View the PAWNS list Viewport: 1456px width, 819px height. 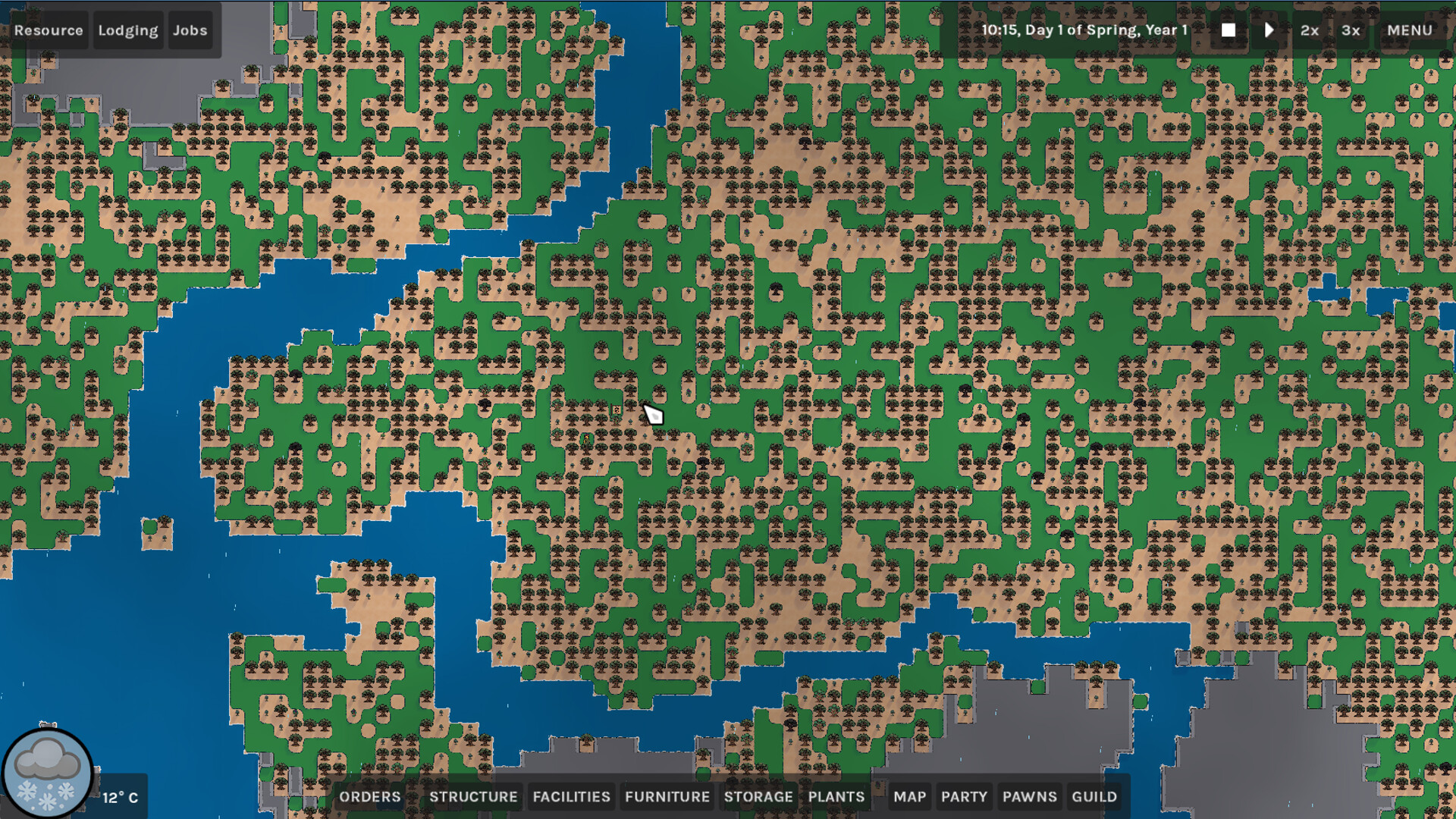pyautogui.click(x=1029, y=797)
